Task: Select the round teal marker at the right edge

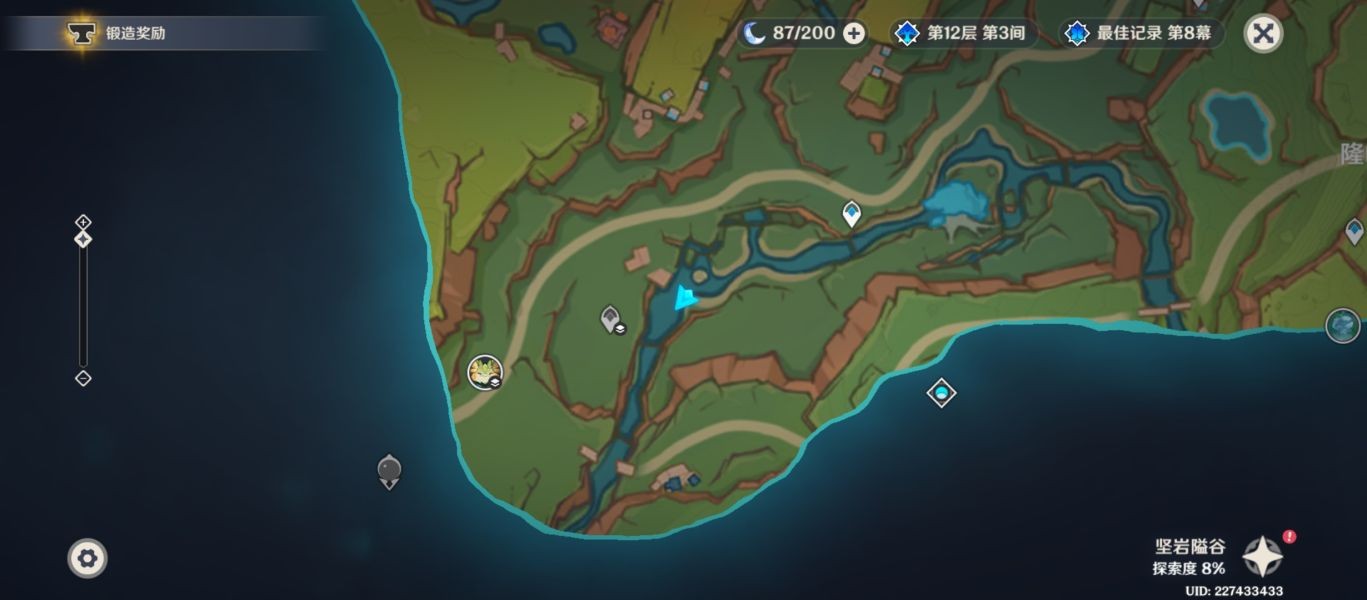Action: click(x=1342, y=325)
